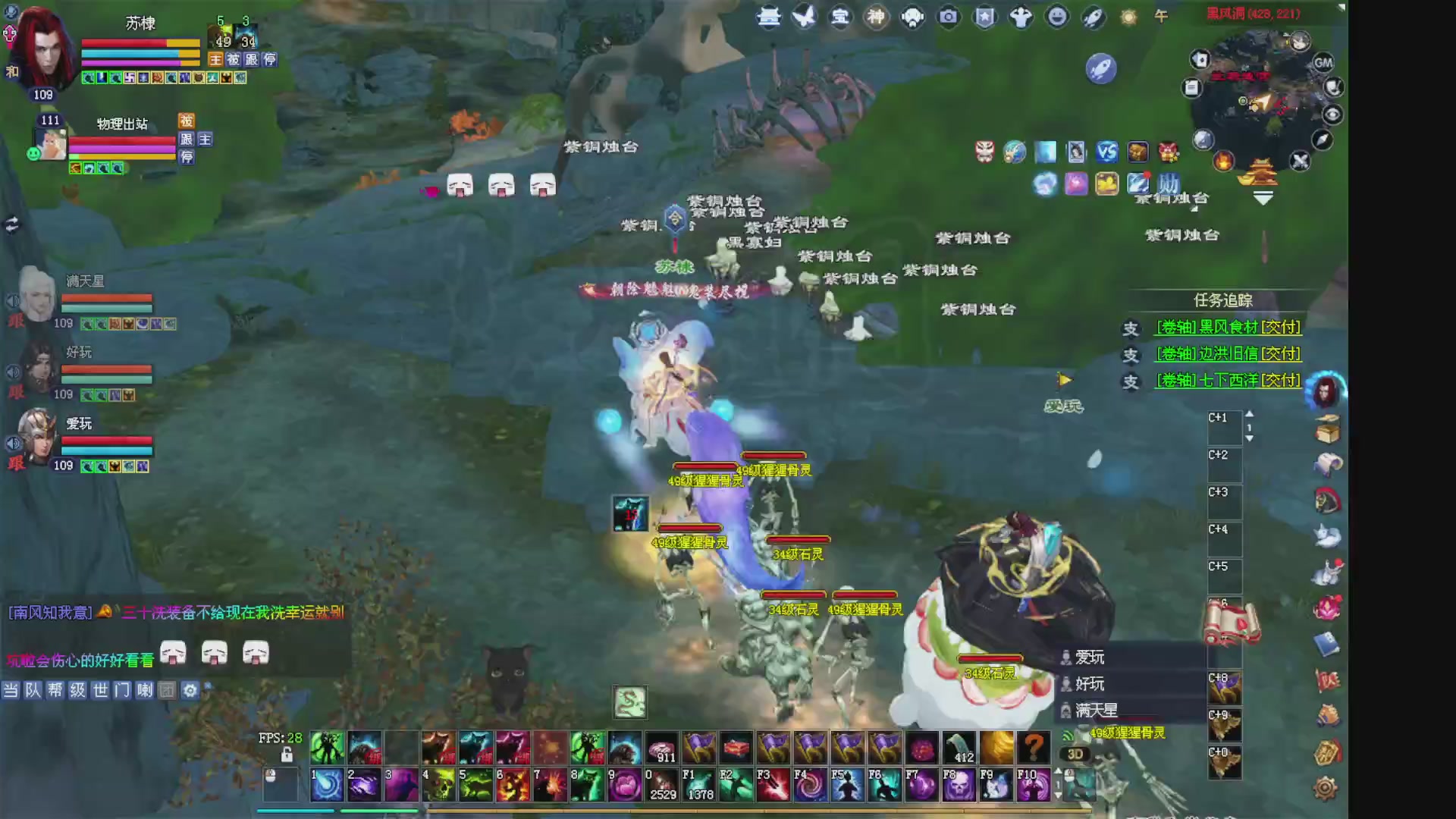Image resolution: width=1456 pixels, height=819 pixels.
Task: Click the rocket icon in top toolbar
Action: 1094,17
